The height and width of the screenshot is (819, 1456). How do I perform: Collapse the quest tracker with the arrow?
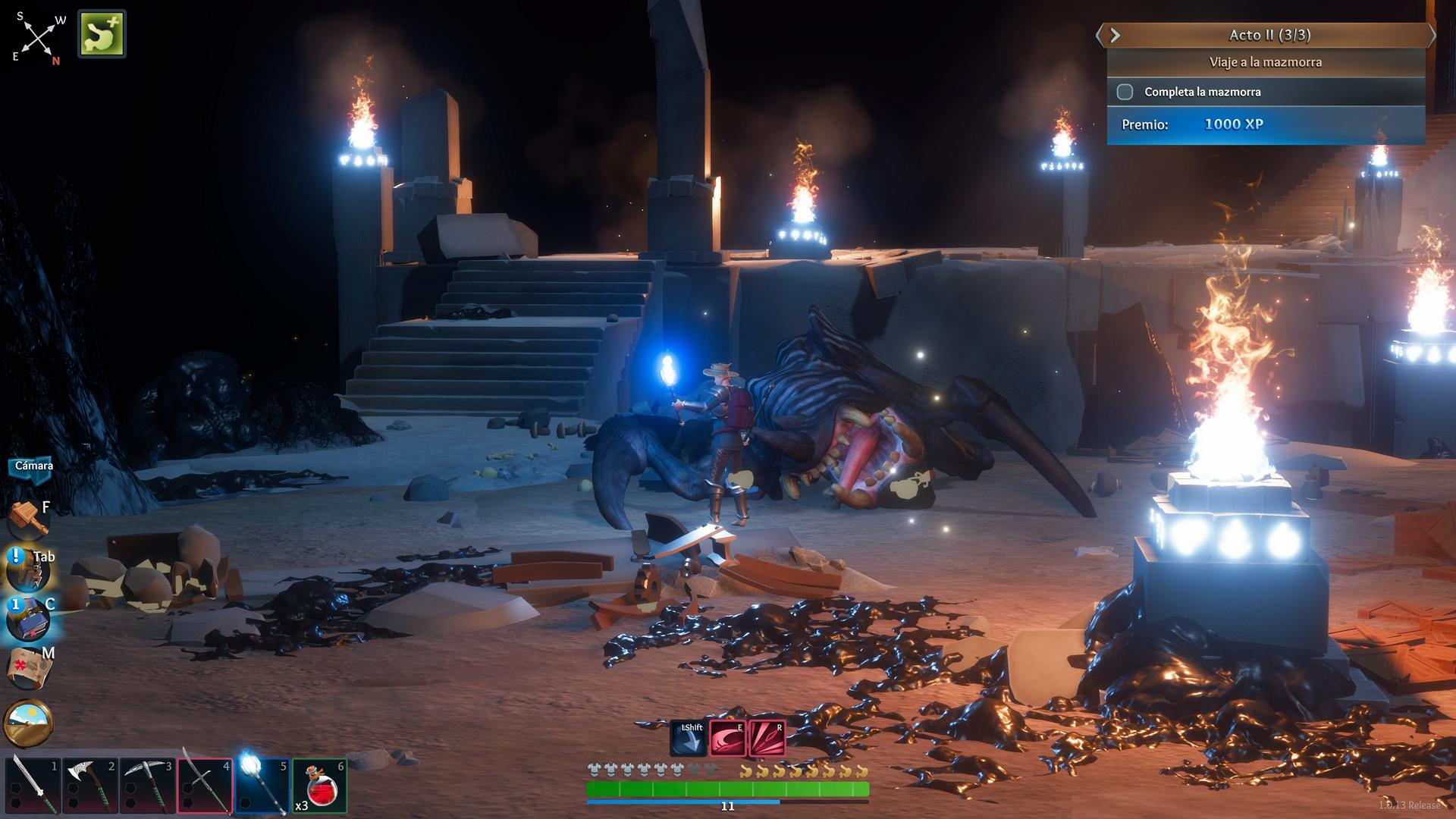pyautogui.click(x=1114, y=35)
